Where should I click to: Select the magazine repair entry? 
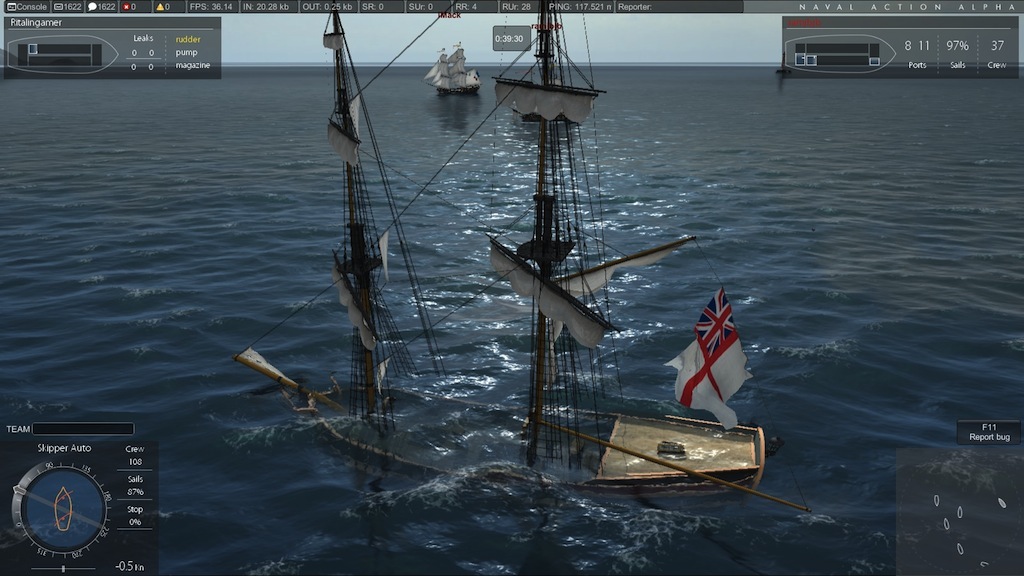point(193,66)
